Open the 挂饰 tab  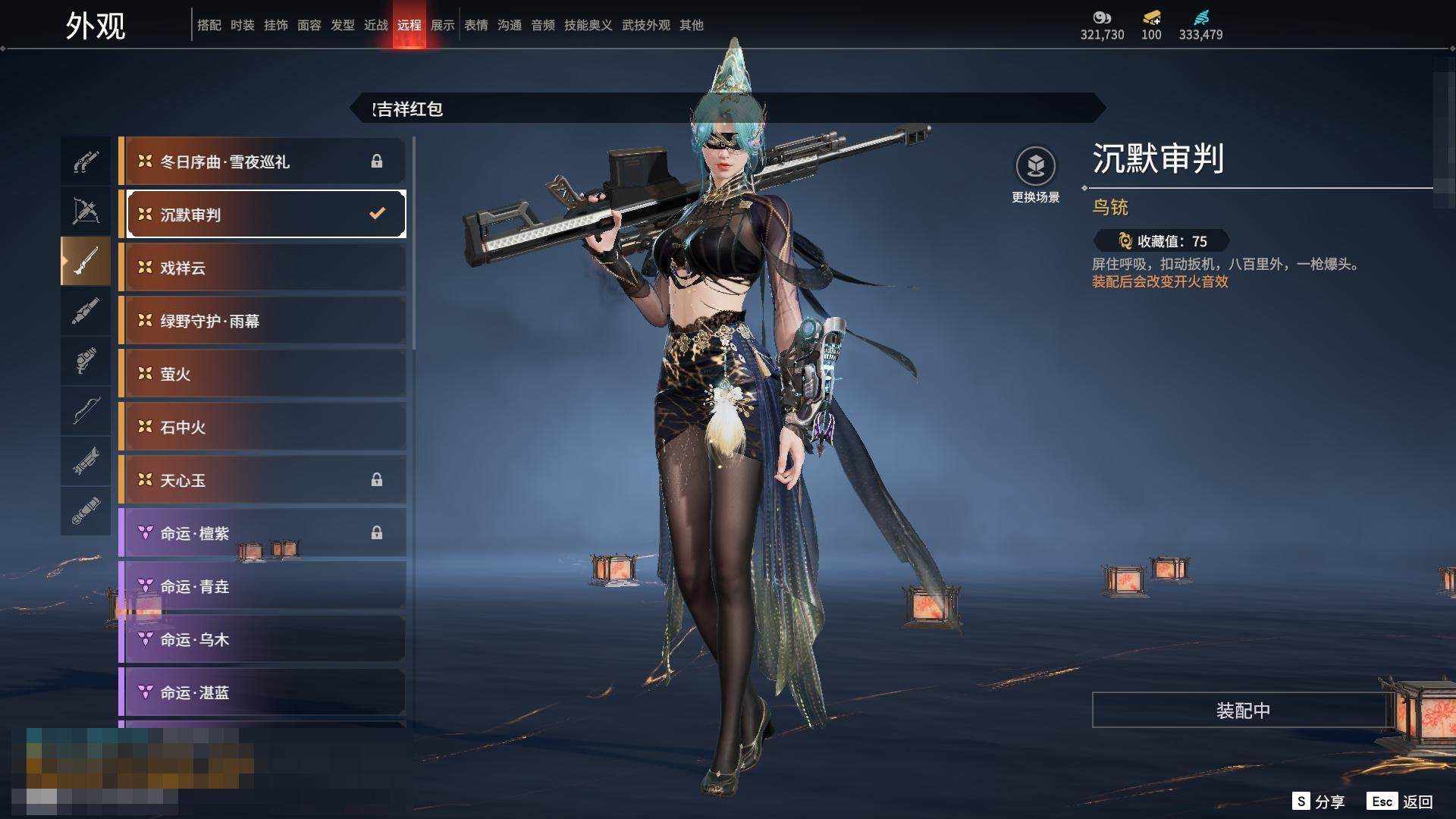[x=276, y=25]
